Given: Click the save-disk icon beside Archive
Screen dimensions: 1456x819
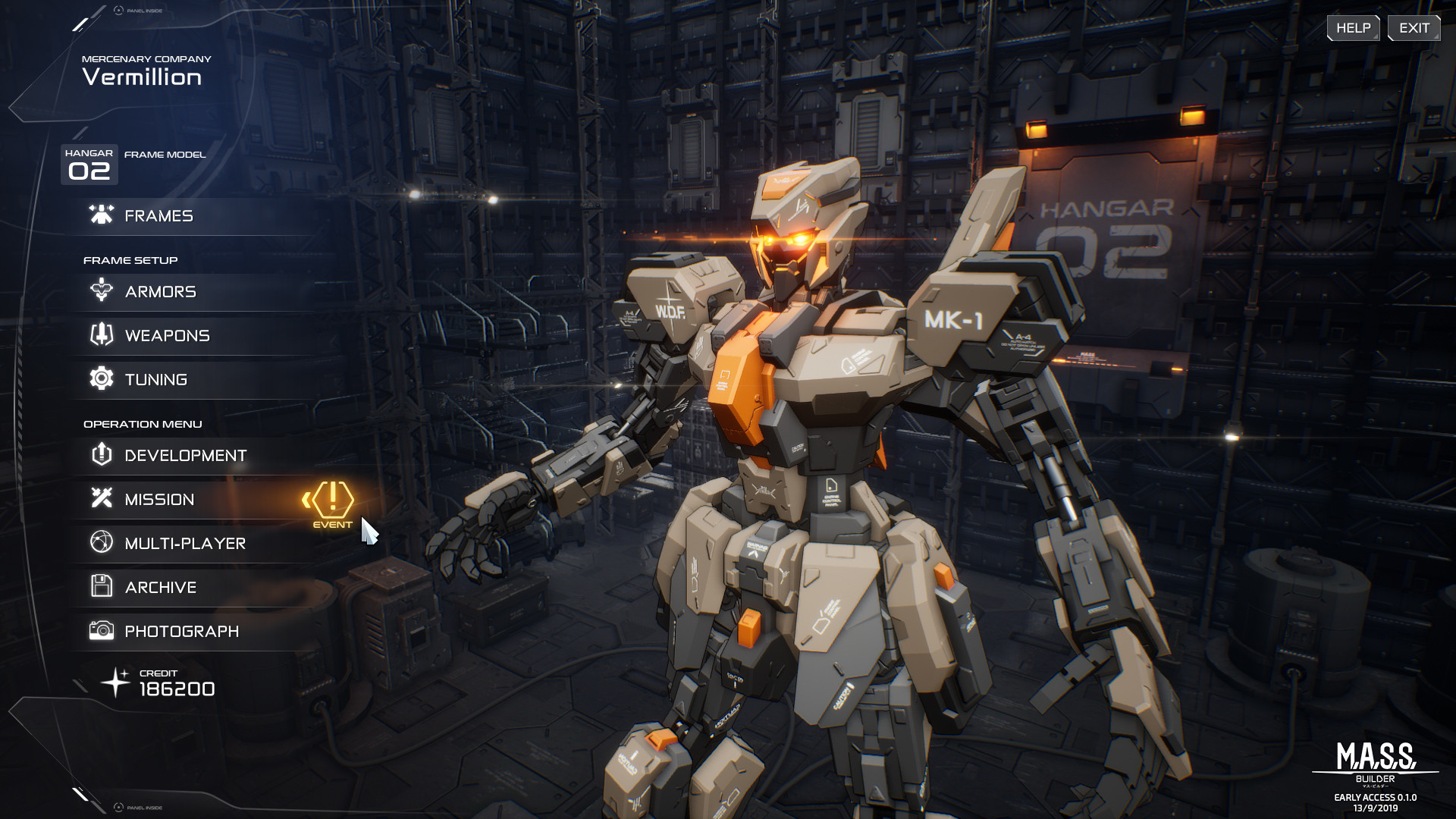Looking at the screenshot, I should coord(99,586).
